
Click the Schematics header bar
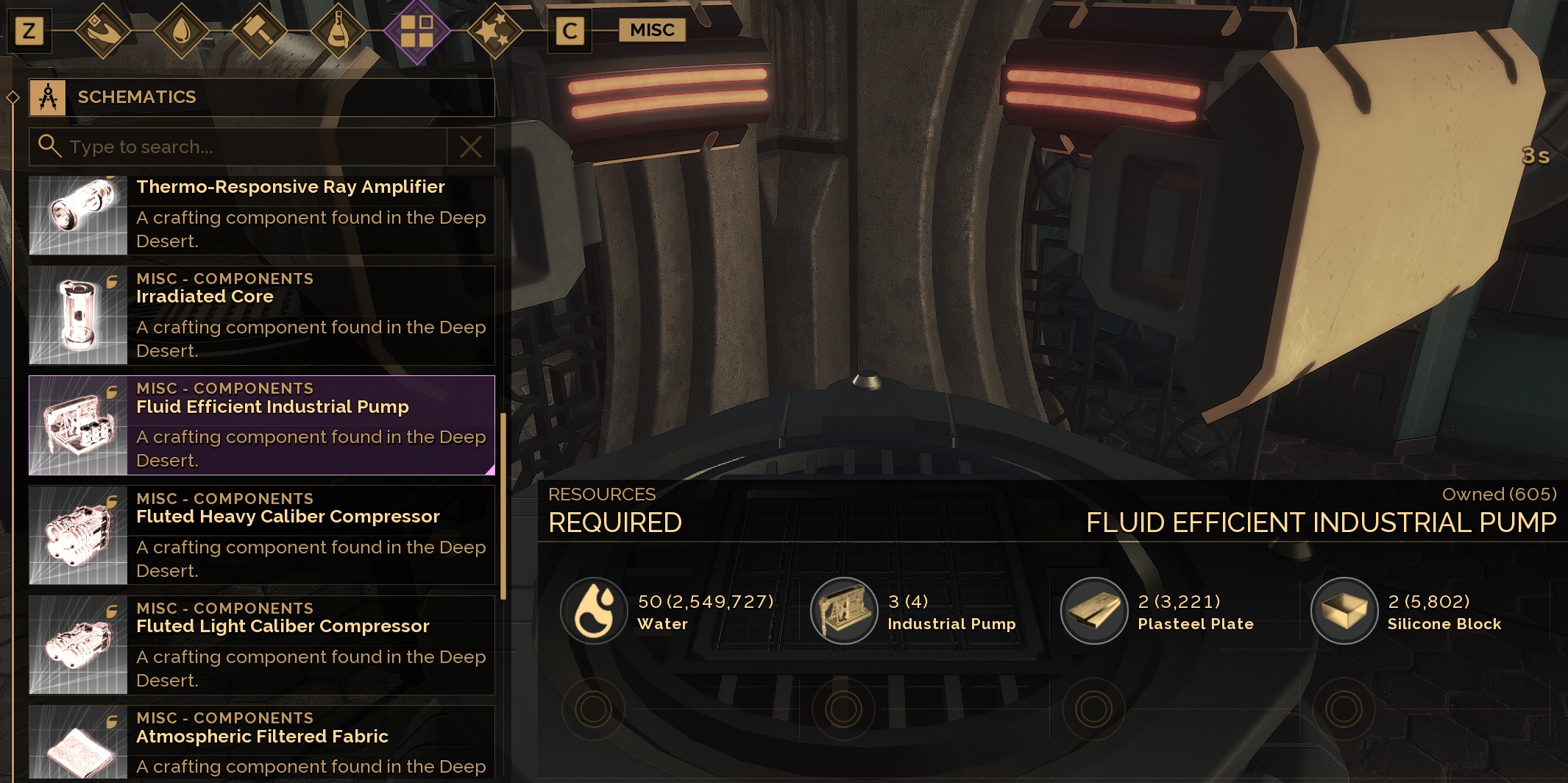tap(261, 97)
